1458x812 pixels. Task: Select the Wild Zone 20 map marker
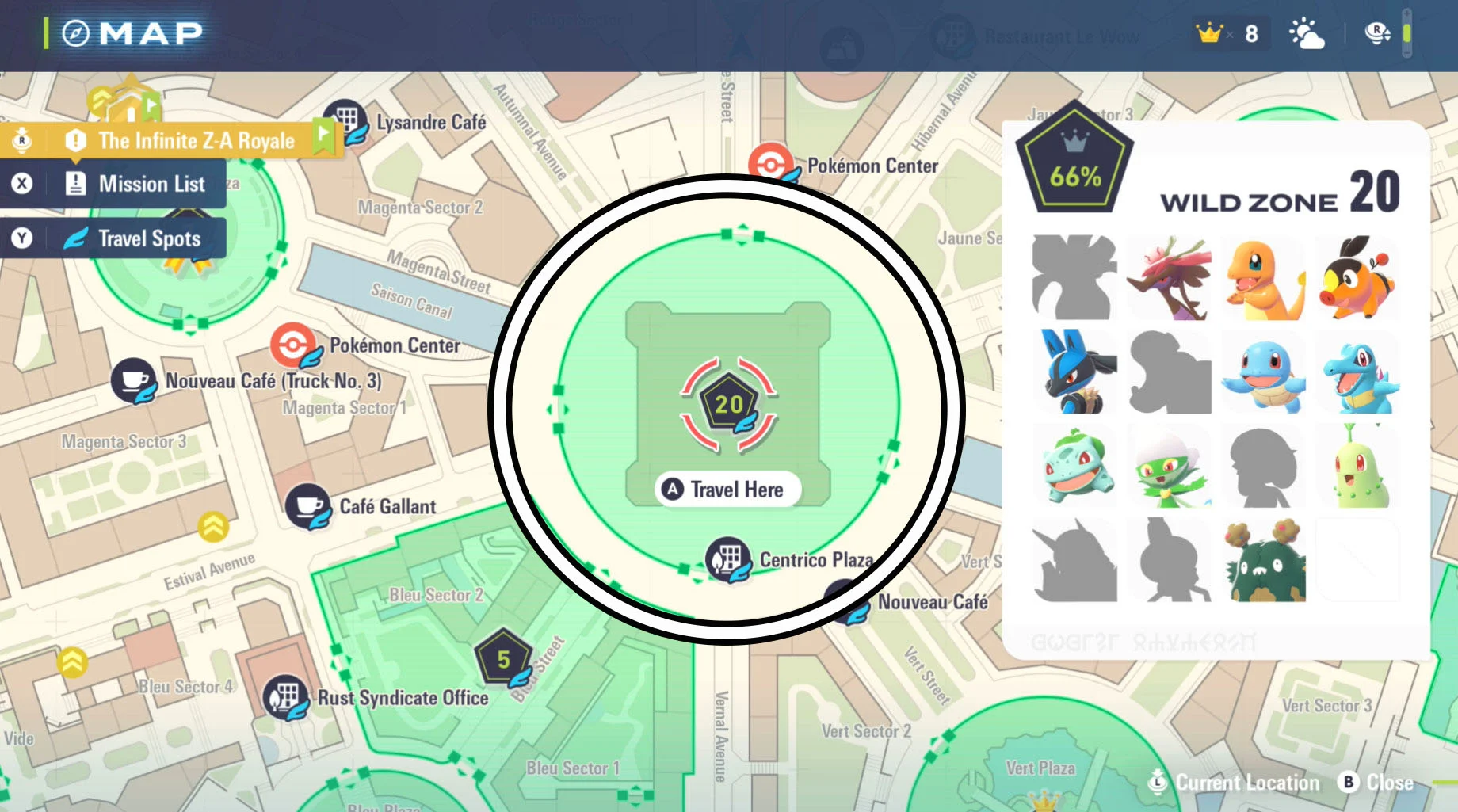click(x=728, y=405)
